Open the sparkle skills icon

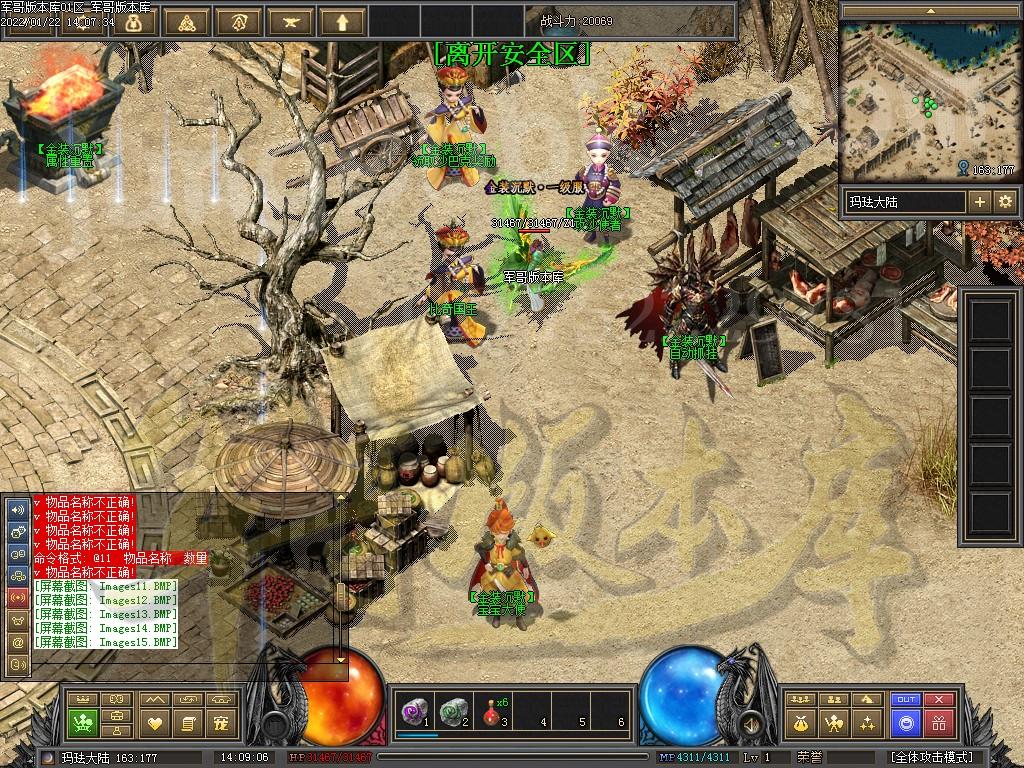pyautogui.click(x=866, y=722)
